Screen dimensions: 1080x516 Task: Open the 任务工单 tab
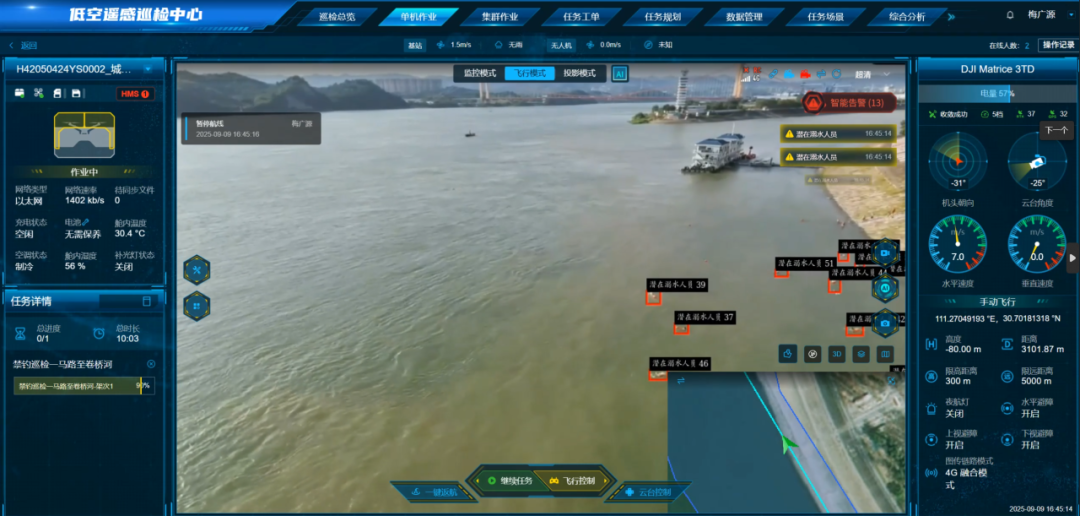point(581,17)
